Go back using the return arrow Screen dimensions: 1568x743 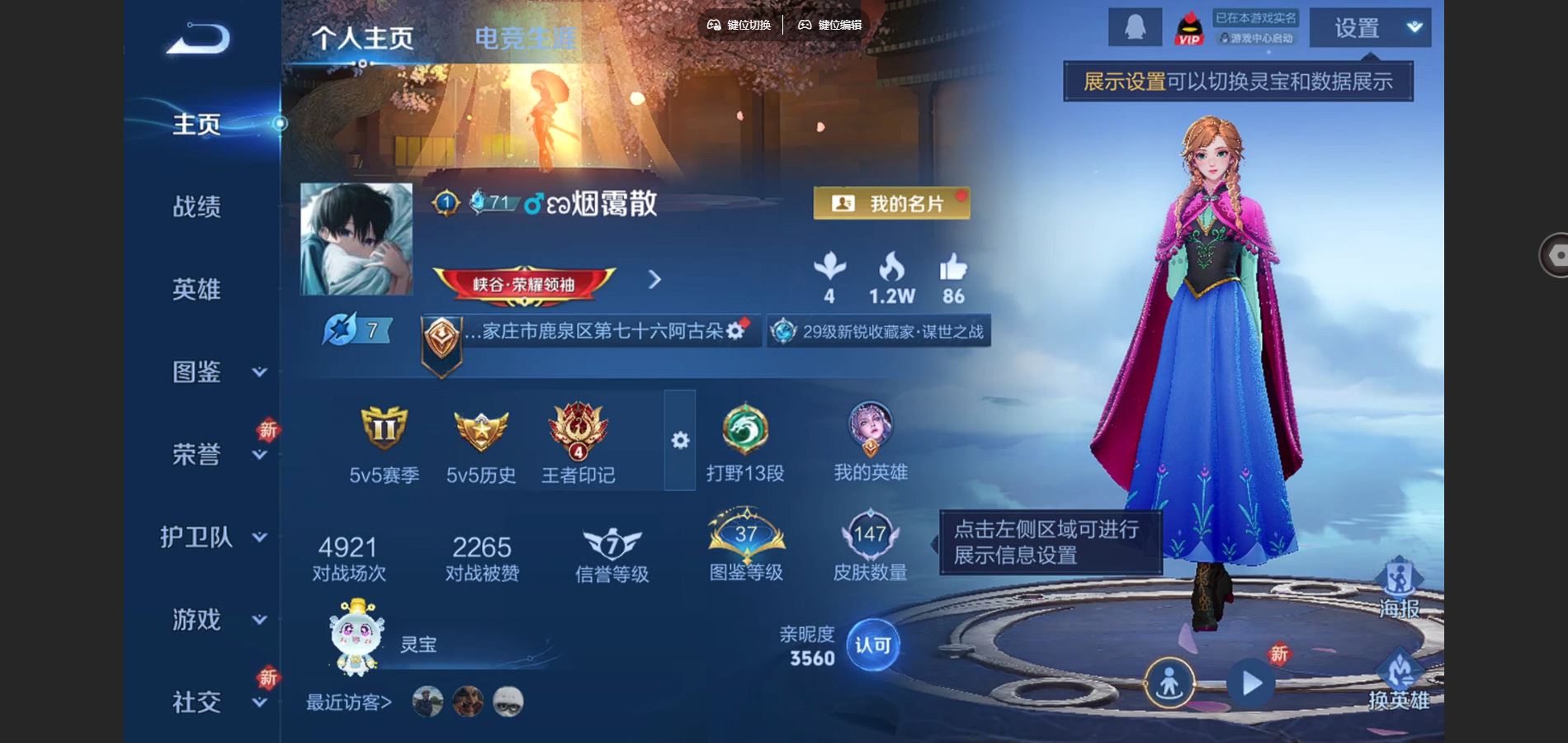[x=198, y=39]
